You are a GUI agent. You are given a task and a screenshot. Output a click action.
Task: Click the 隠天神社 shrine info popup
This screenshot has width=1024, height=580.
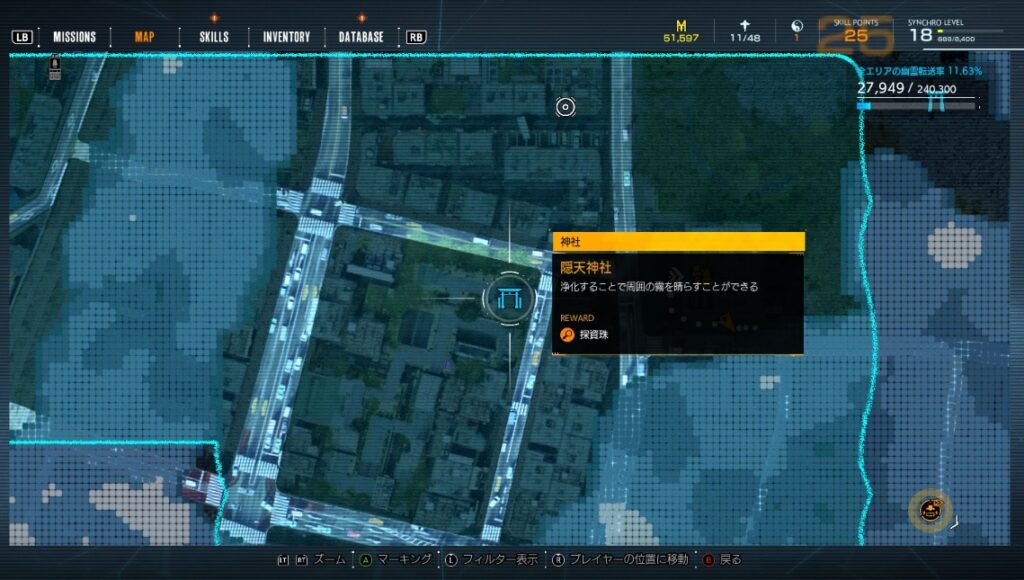[x=678, y=293]
